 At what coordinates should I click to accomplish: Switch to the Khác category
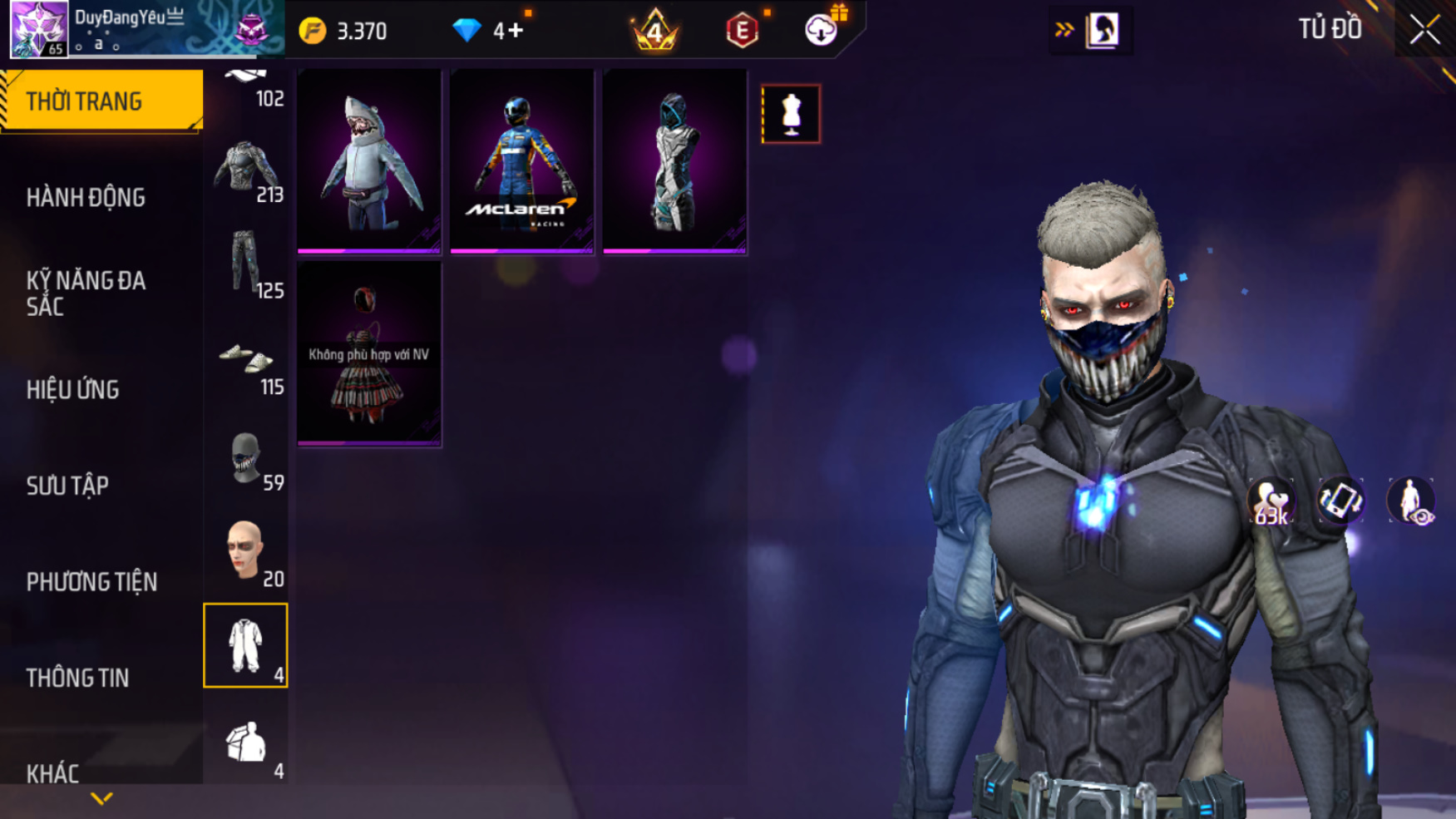point(52,773)
